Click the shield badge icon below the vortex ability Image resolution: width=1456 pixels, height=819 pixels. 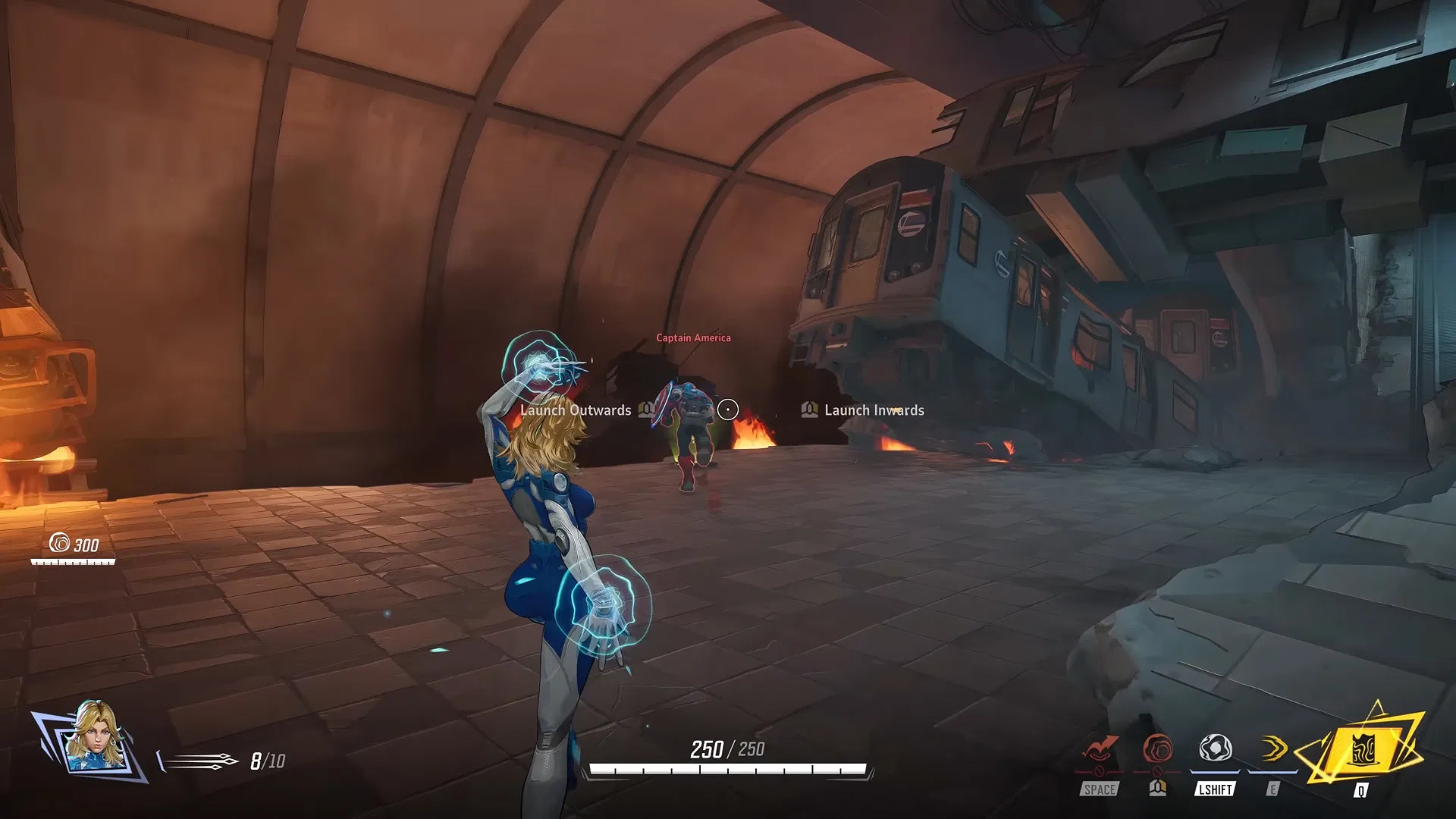[1157, 789]
